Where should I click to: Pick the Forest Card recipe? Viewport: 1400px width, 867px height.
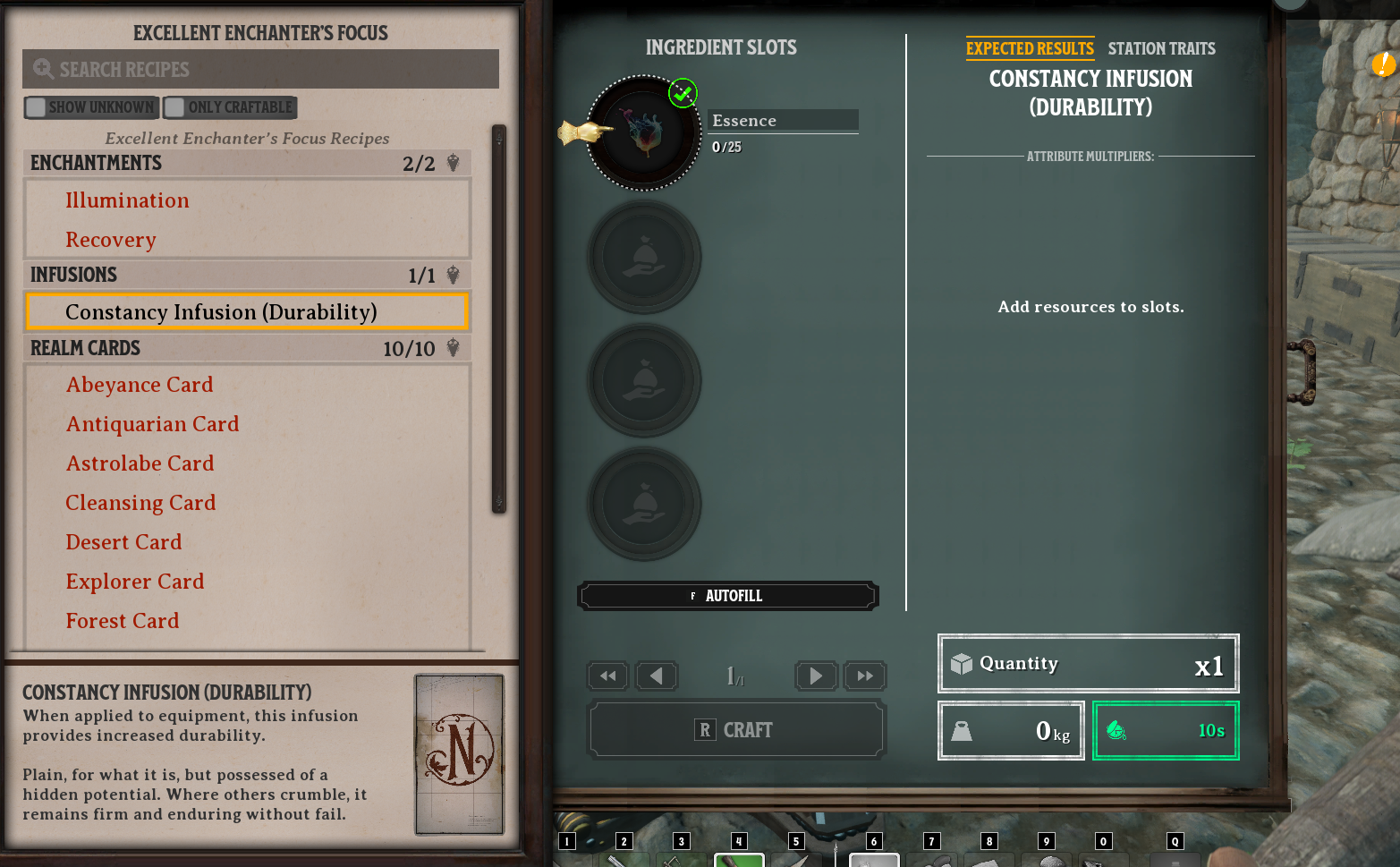click(123, 621)
